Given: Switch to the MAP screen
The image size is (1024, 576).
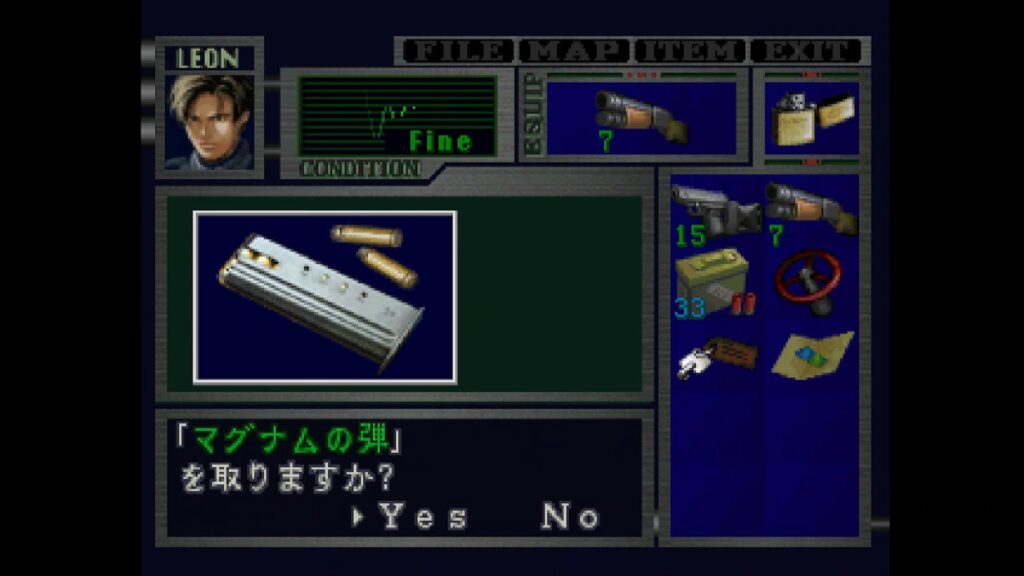Looking at the screenshot, I should click(x=578, y=50).
